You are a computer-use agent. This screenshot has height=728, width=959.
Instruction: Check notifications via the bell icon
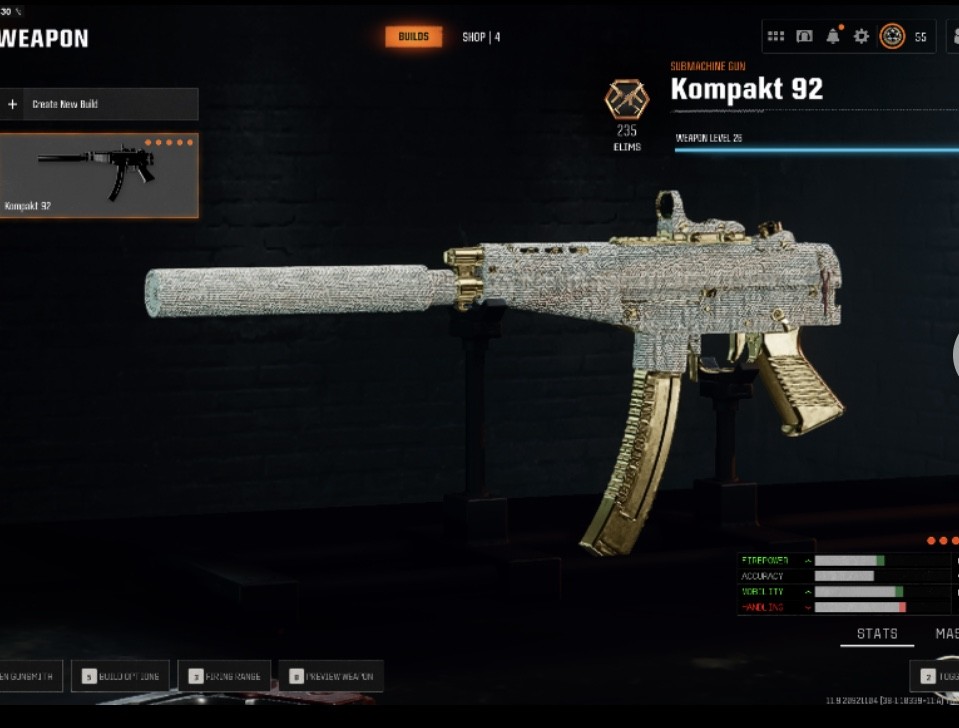[x=833, y=37]
